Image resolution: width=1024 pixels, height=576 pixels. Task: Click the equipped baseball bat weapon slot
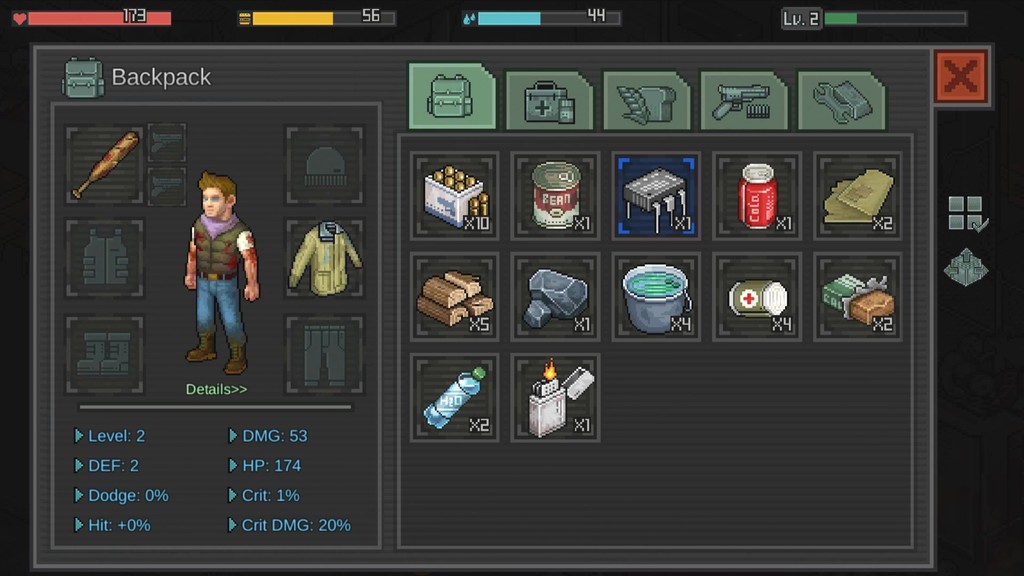point(105,164)
